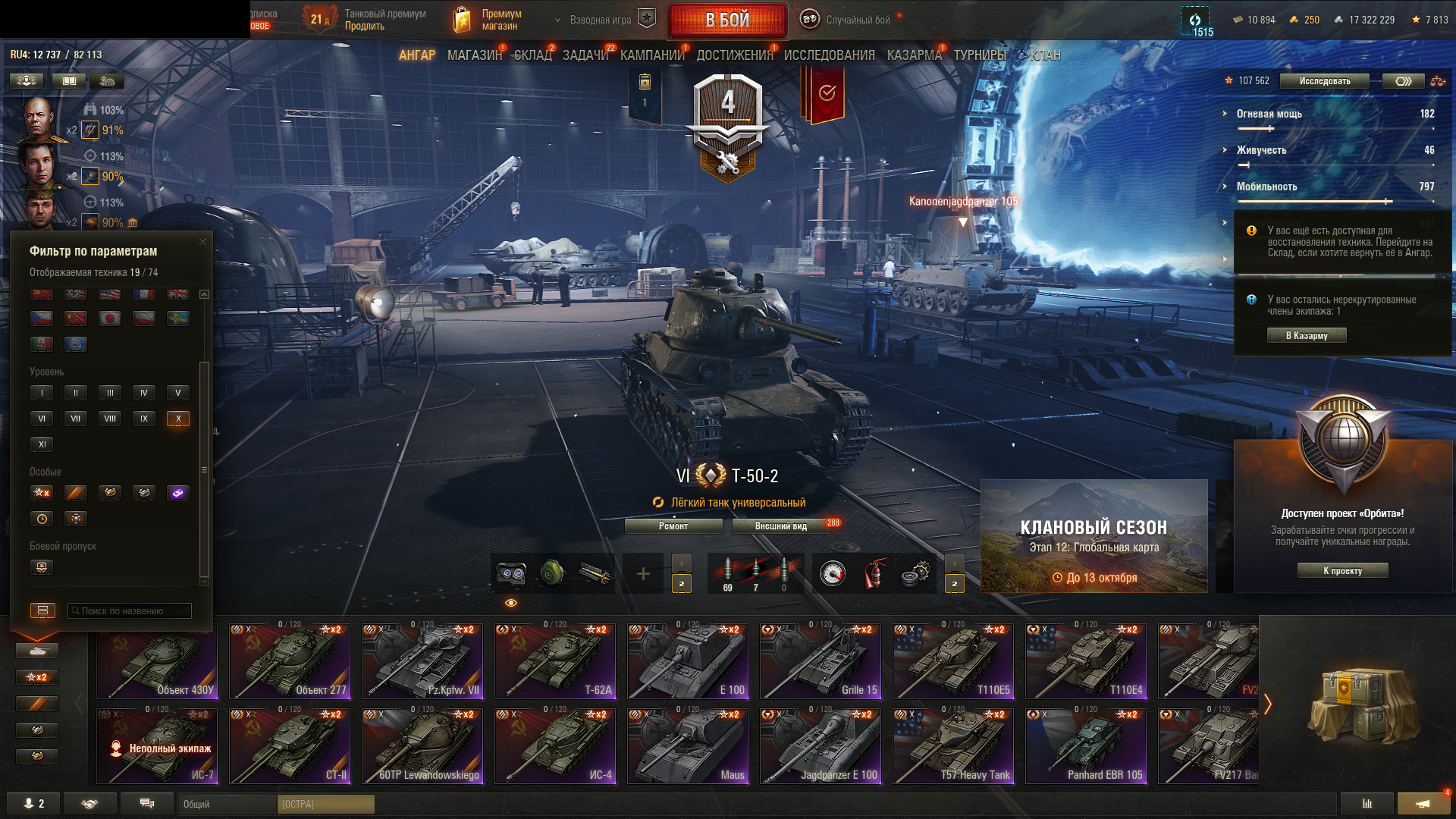Start battle with the В БОЙ button

[727, 20]
